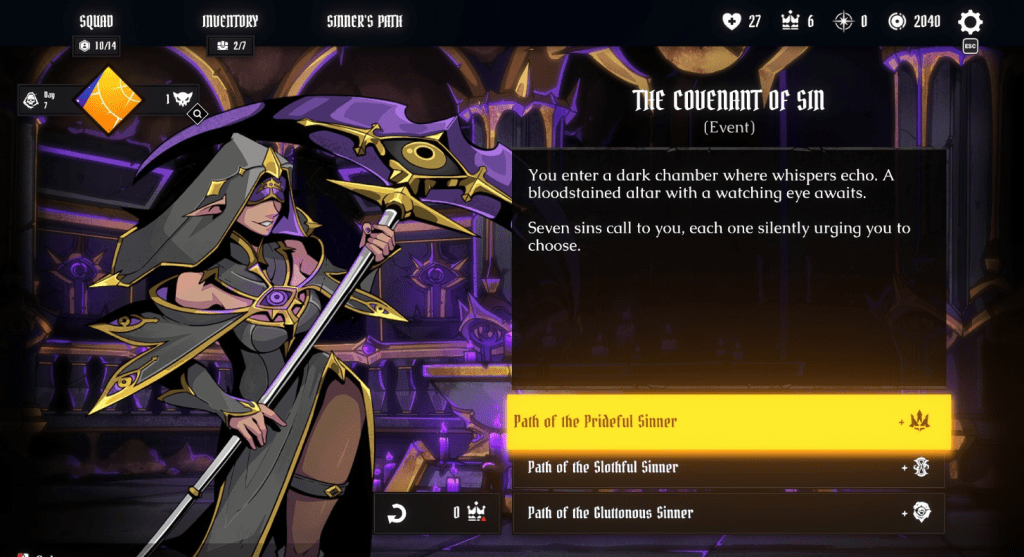1024x557 pixels.
Task: Open settings with the gear icon
Action: (969, 22)
